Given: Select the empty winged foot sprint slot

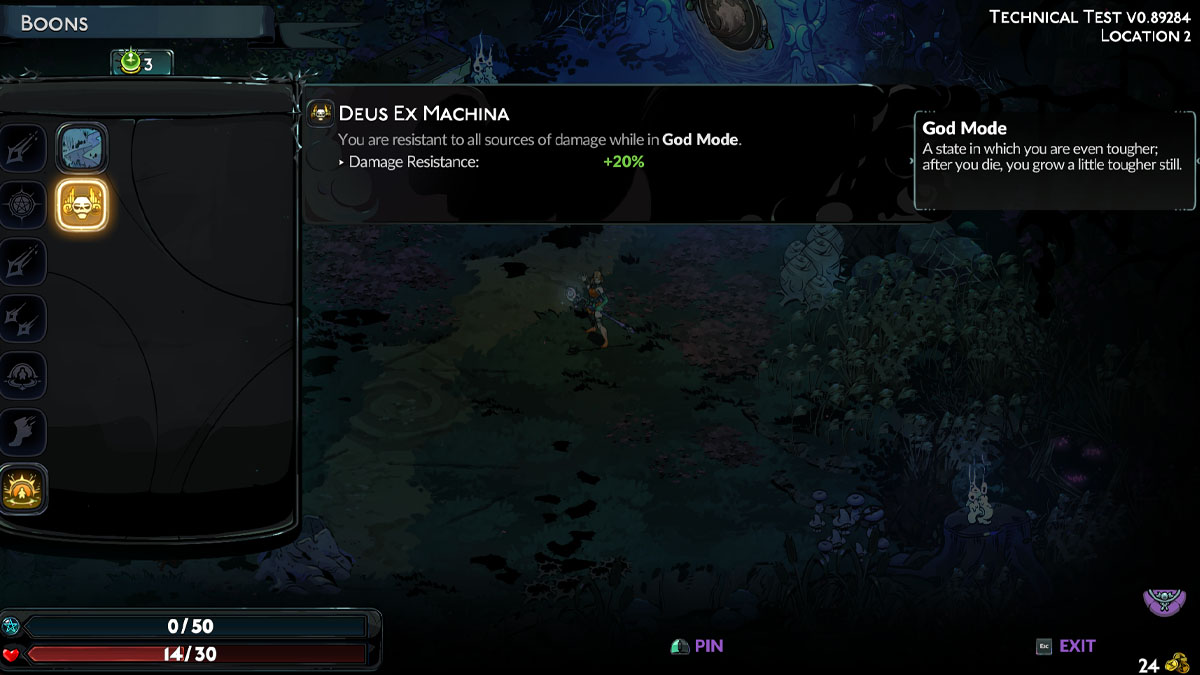Looking at the screenshot, I should (20, 432).
